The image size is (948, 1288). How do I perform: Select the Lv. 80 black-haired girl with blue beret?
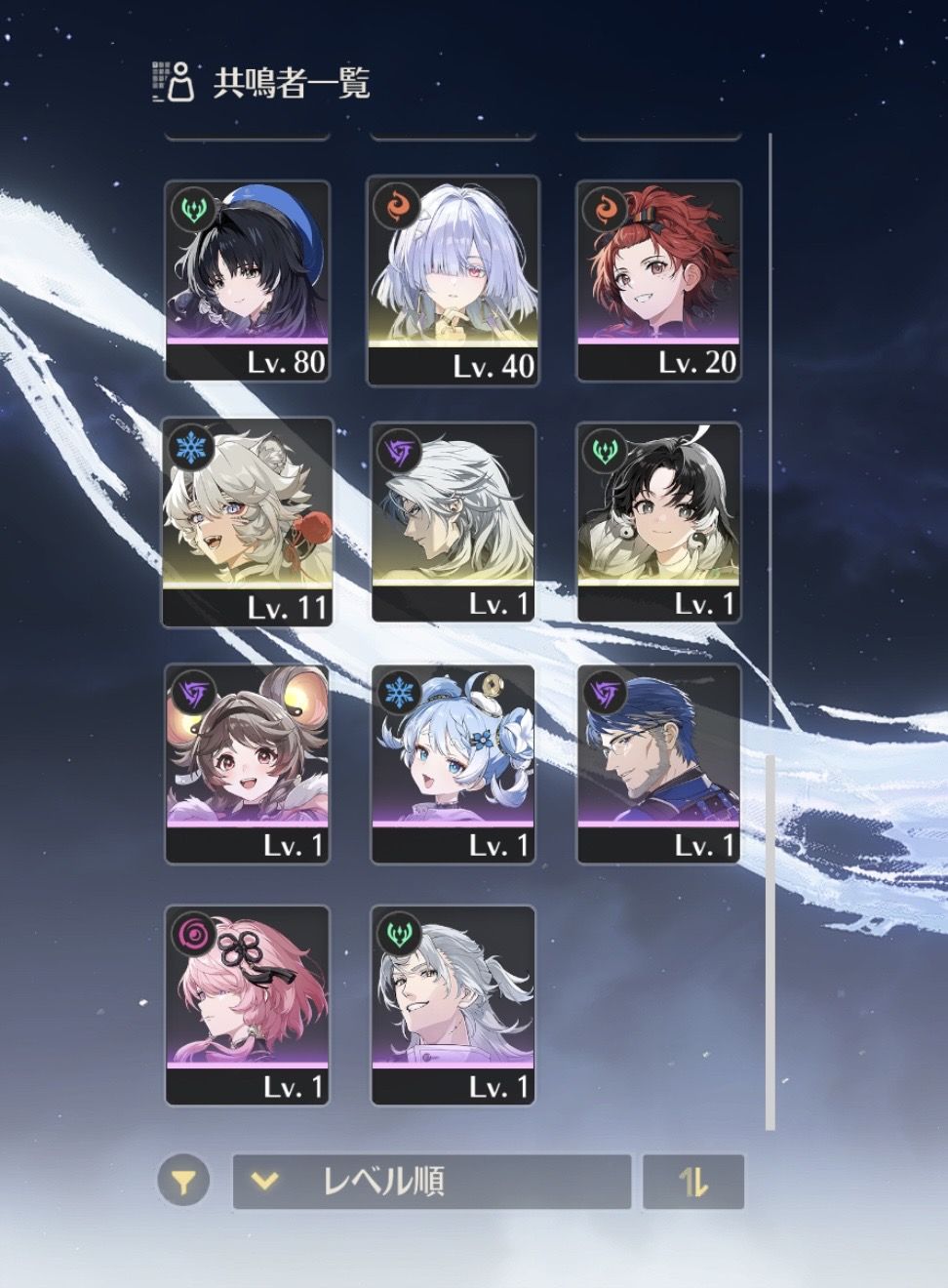coord(248,280)
